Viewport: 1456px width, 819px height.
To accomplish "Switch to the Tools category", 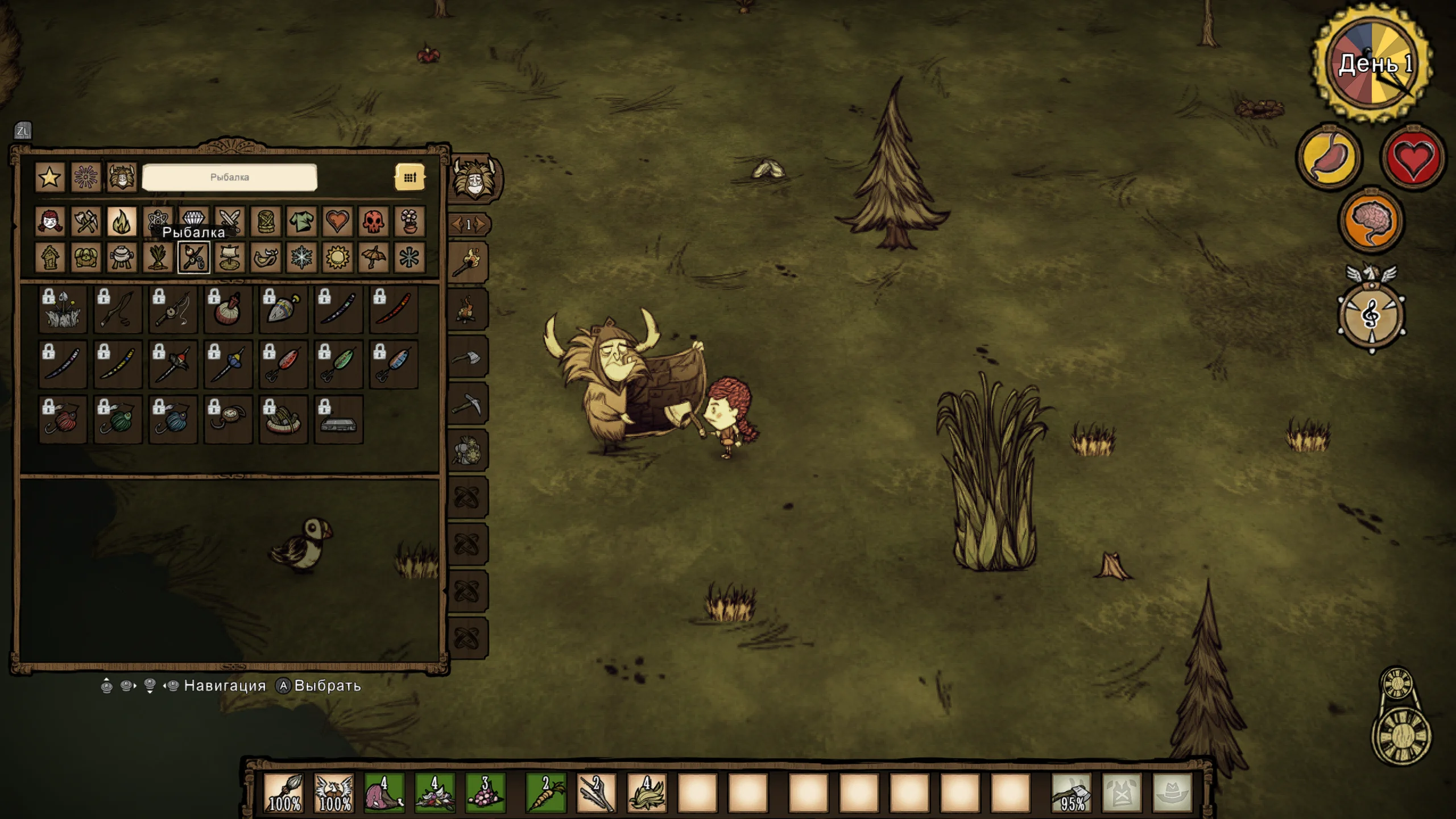I will [86, 221].
